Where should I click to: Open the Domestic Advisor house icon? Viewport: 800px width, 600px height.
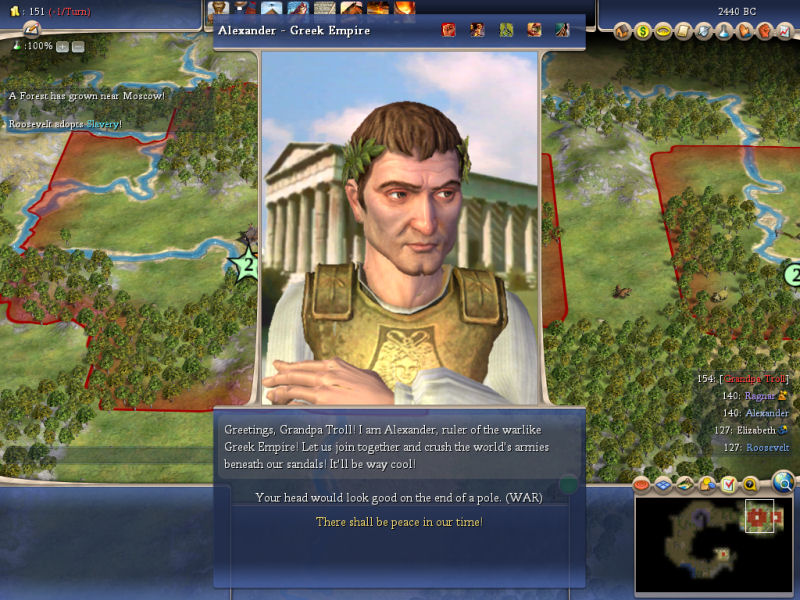pyautogui.click(x=622, y=31)
